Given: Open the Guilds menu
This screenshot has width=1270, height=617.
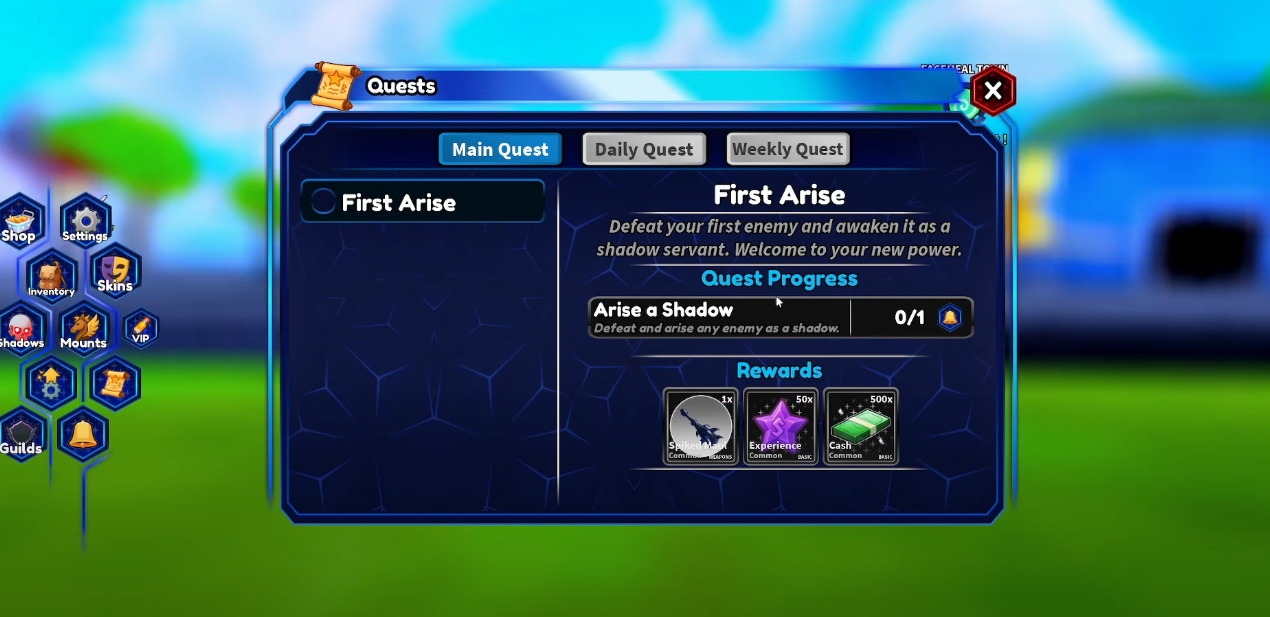Looking at the screenshot, I should pyautogui.click(x=21, y=435).
